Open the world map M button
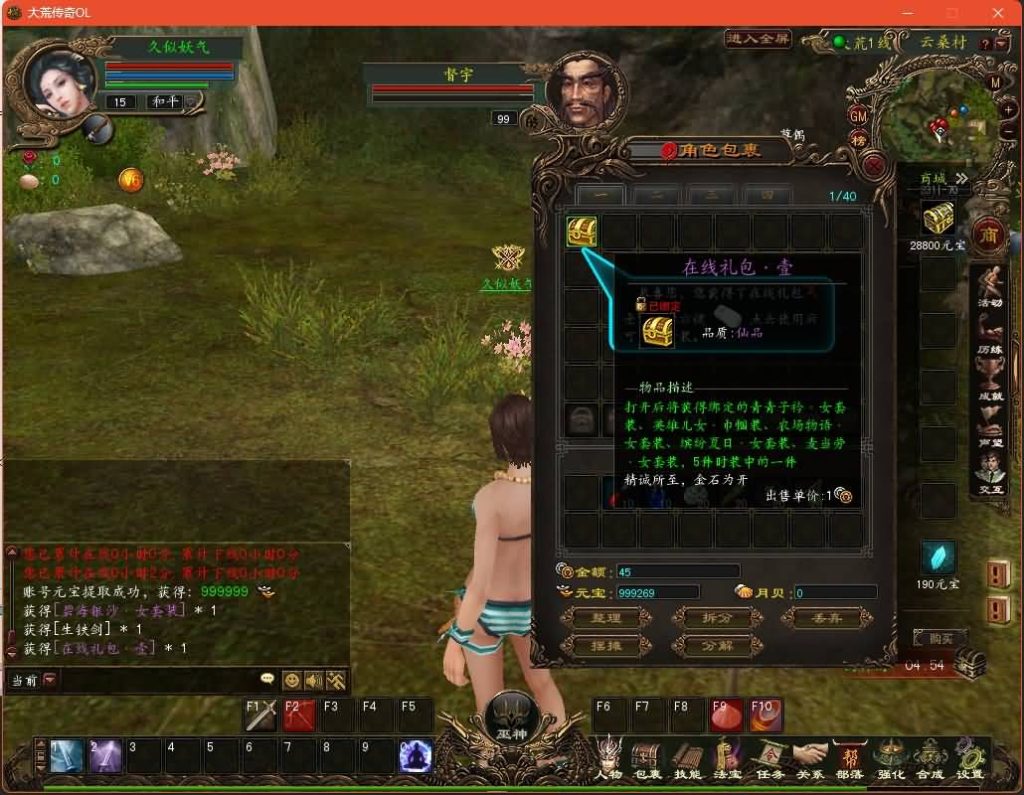 coord(994,82)
